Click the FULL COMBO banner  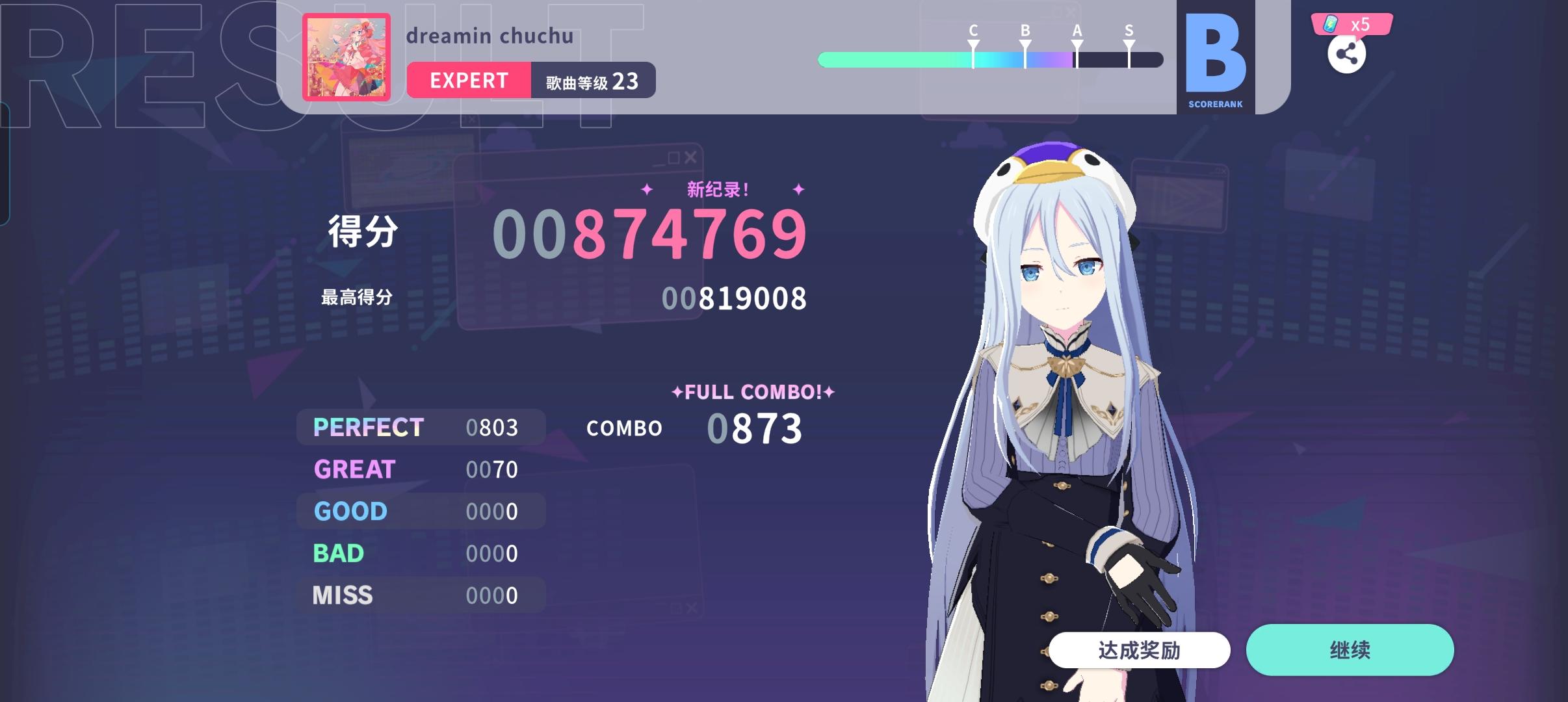(752, 391)
